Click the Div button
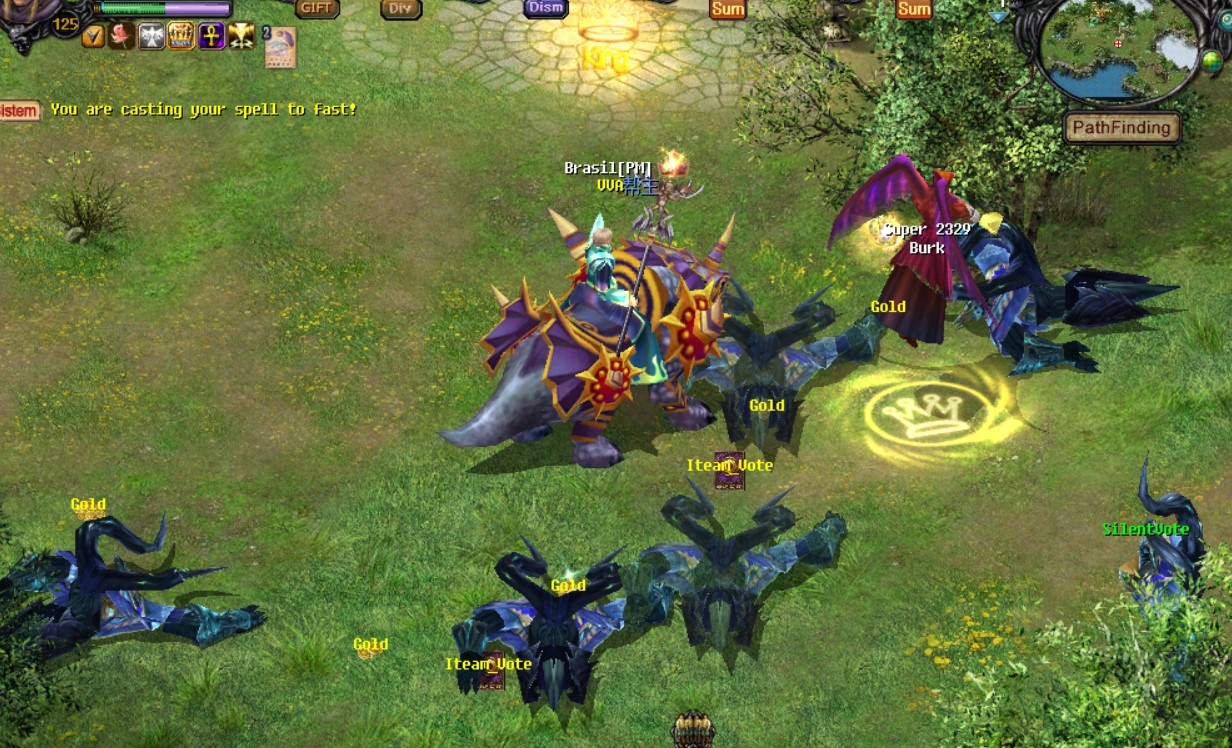 400,9
